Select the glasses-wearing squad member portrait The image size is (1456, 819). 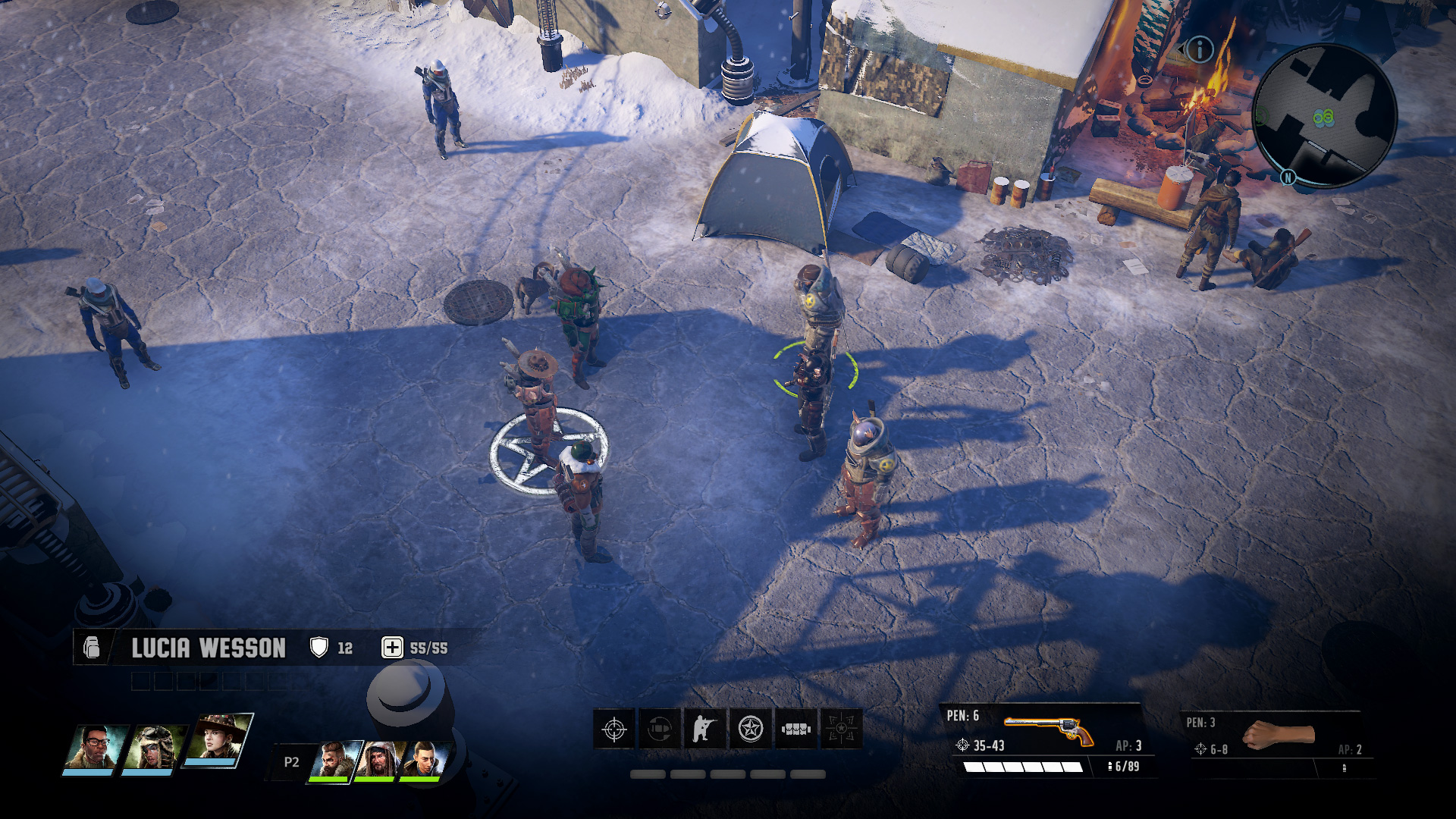(x=95, y=748)
